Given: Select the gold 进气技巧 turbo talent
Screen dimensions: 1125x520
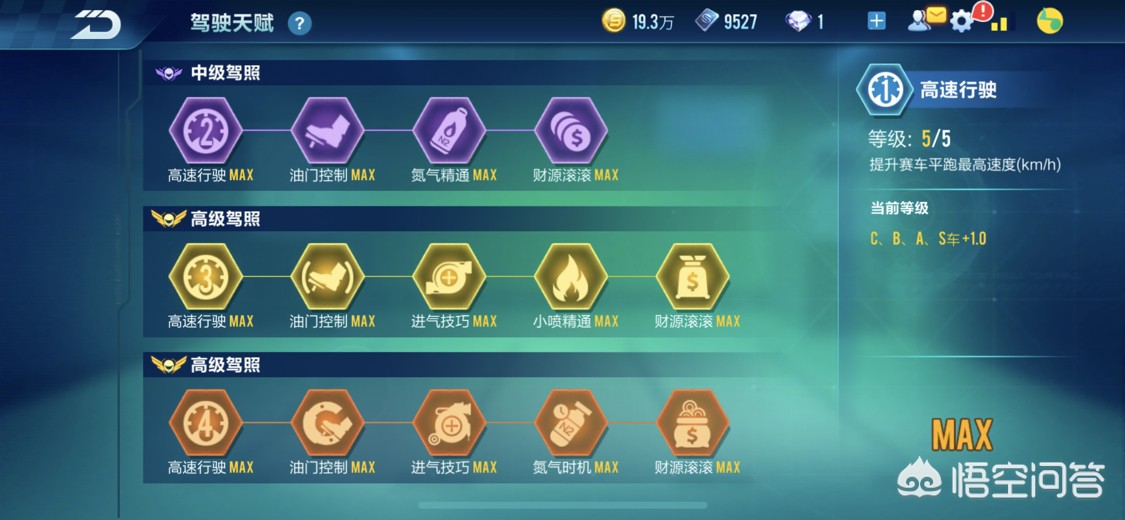Looking at the screenshot, I should click(x=449, y=277).
